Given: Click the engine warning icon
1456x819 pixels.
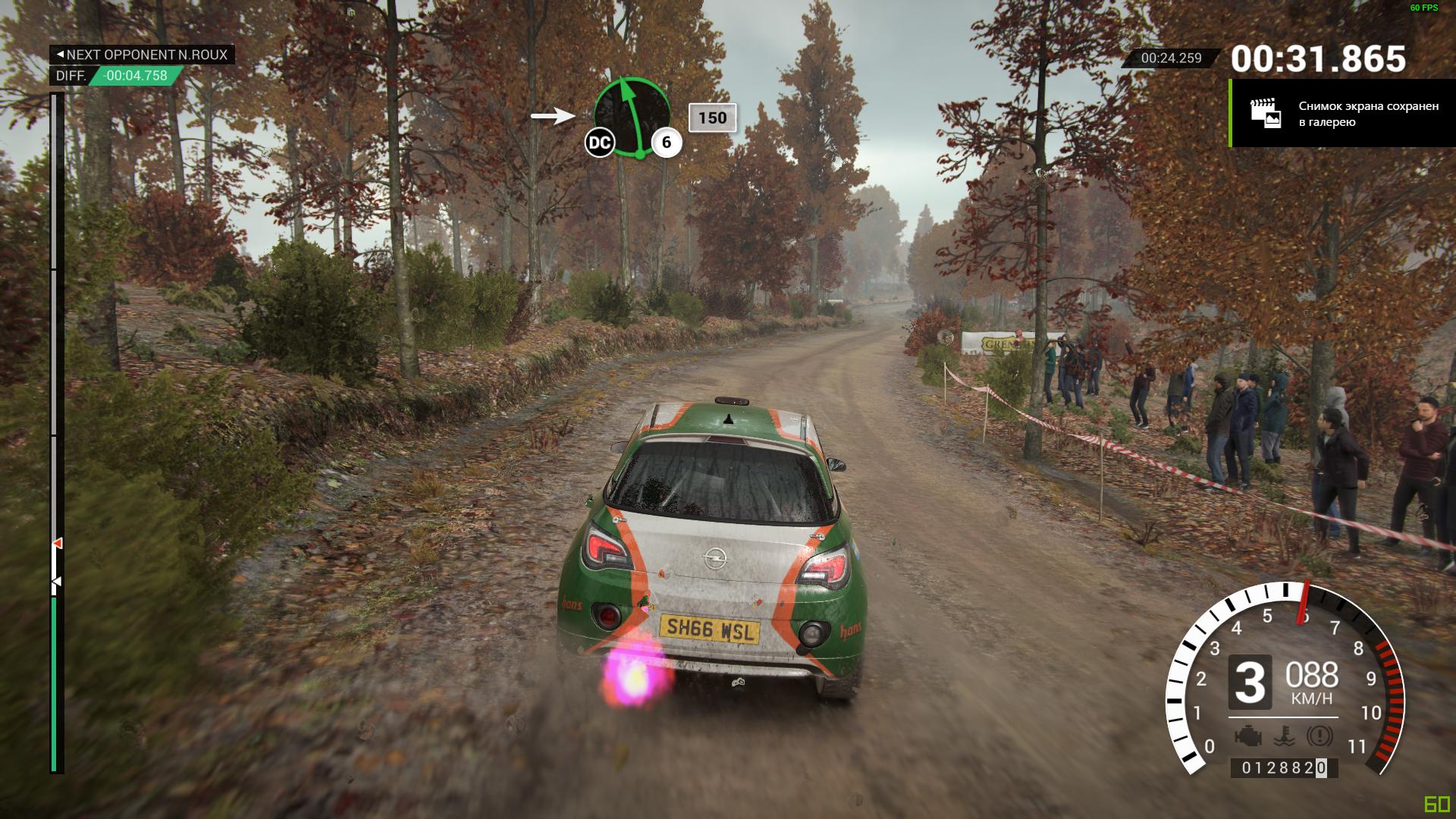Looking at the screenshot, I should tap(1247, 736).
